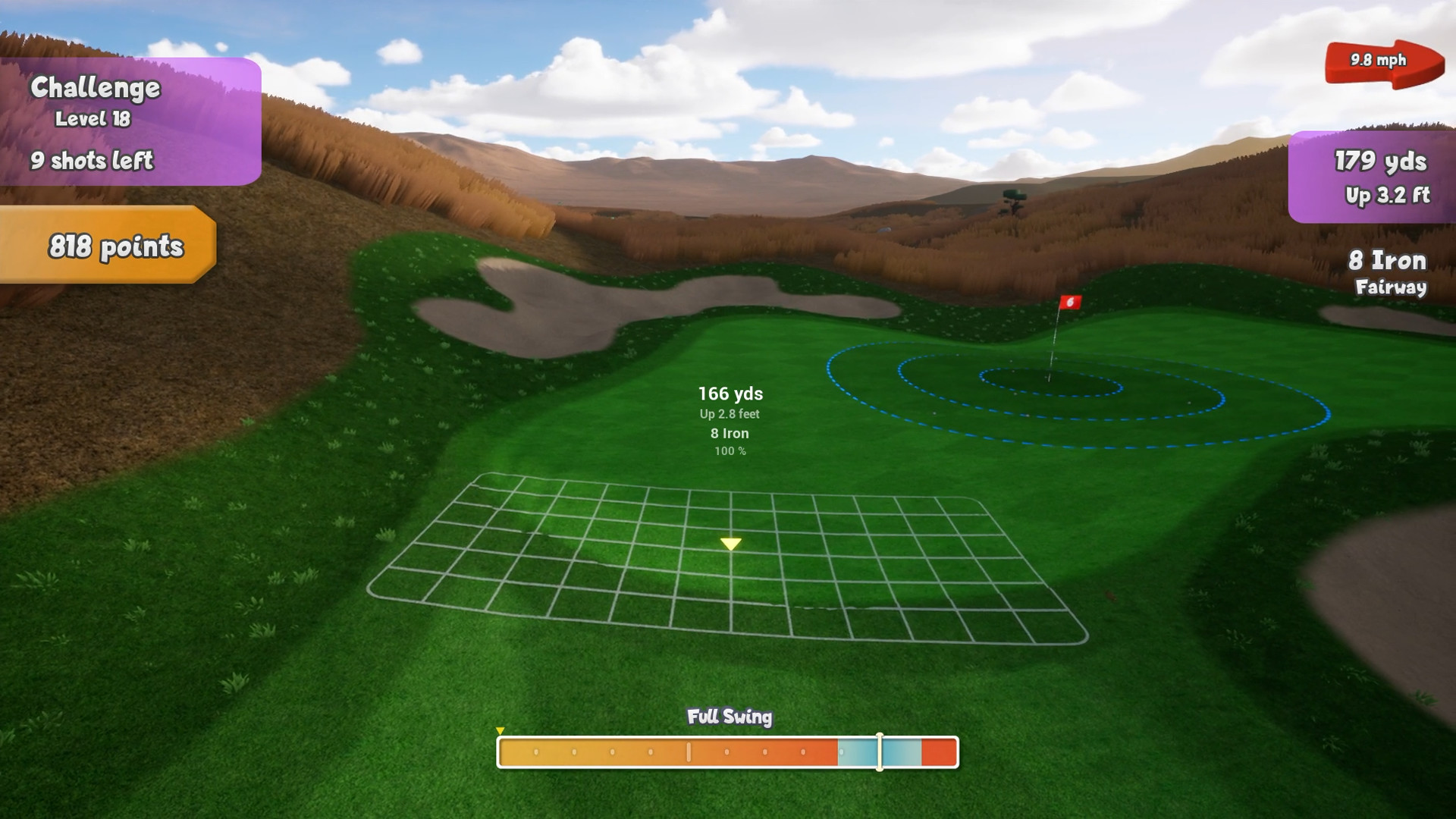1456x819 pixels.
Task: Click the yellow aim marker triangle
Action: click(730, 544)
